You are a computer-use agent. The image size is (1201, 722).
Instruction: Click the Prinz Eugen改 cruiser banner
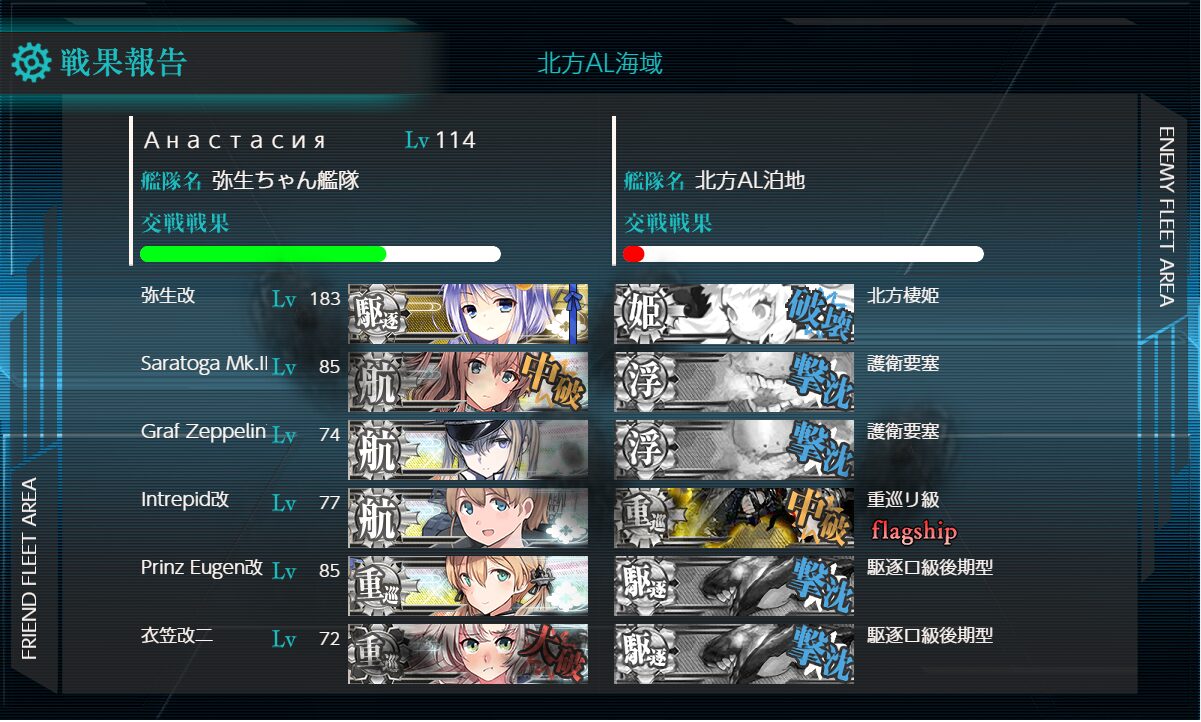pyautogui.click(x=468, y=586)
